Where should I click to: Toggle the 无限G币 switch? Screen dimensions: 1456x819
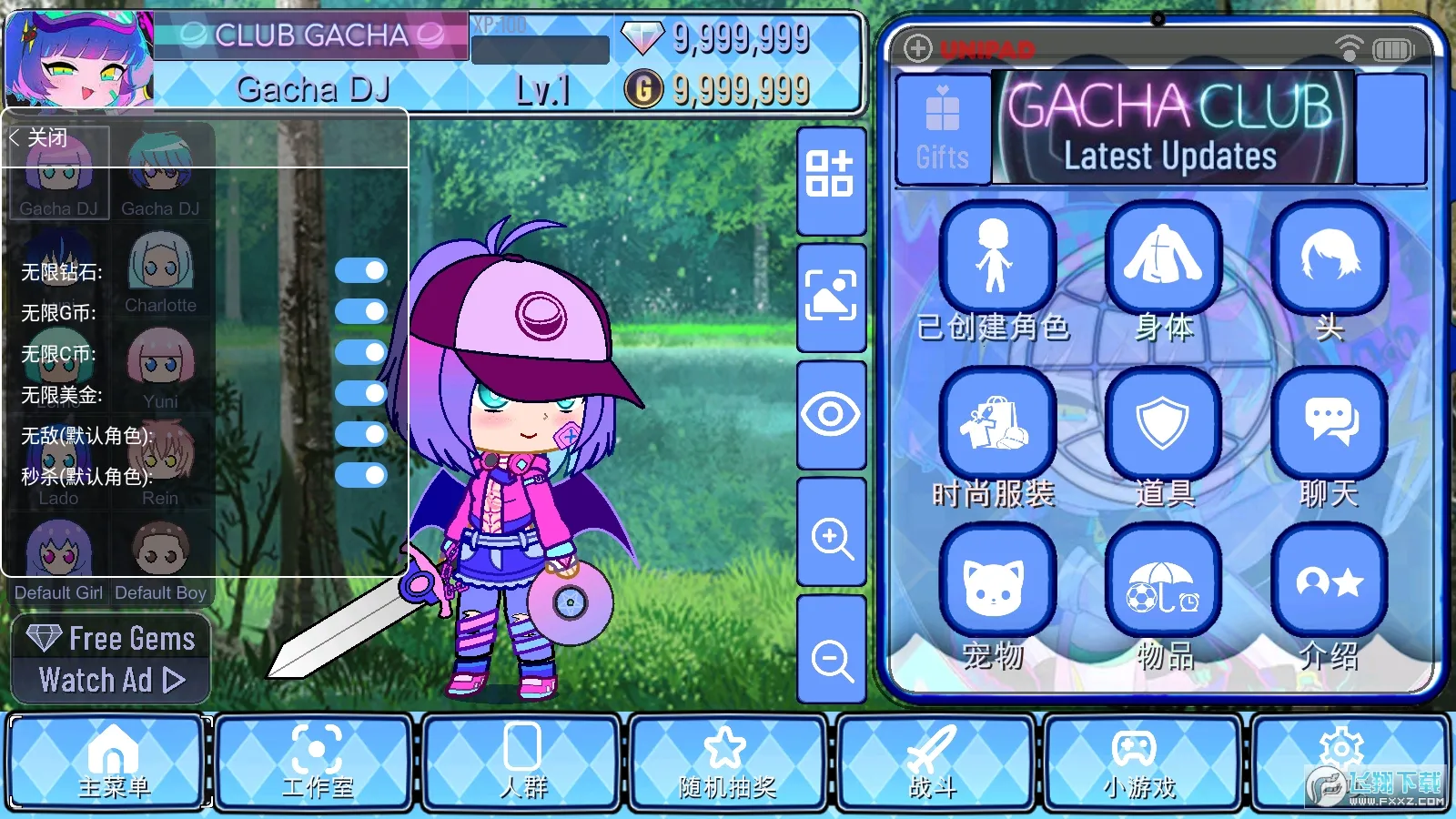click(x=361, y=311)
